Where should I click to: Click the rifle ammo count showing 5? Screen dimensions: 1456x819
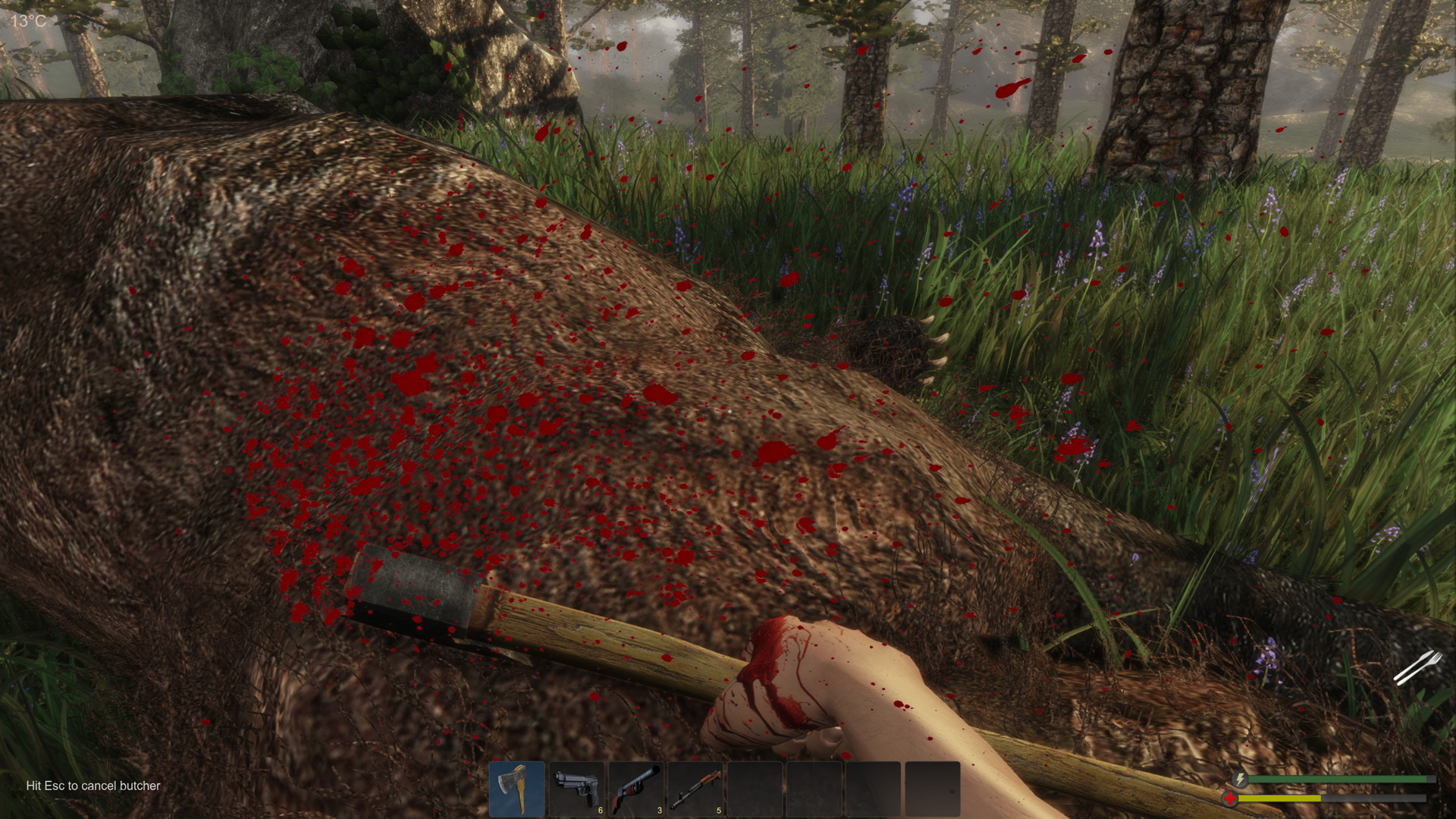click(718, 809)
